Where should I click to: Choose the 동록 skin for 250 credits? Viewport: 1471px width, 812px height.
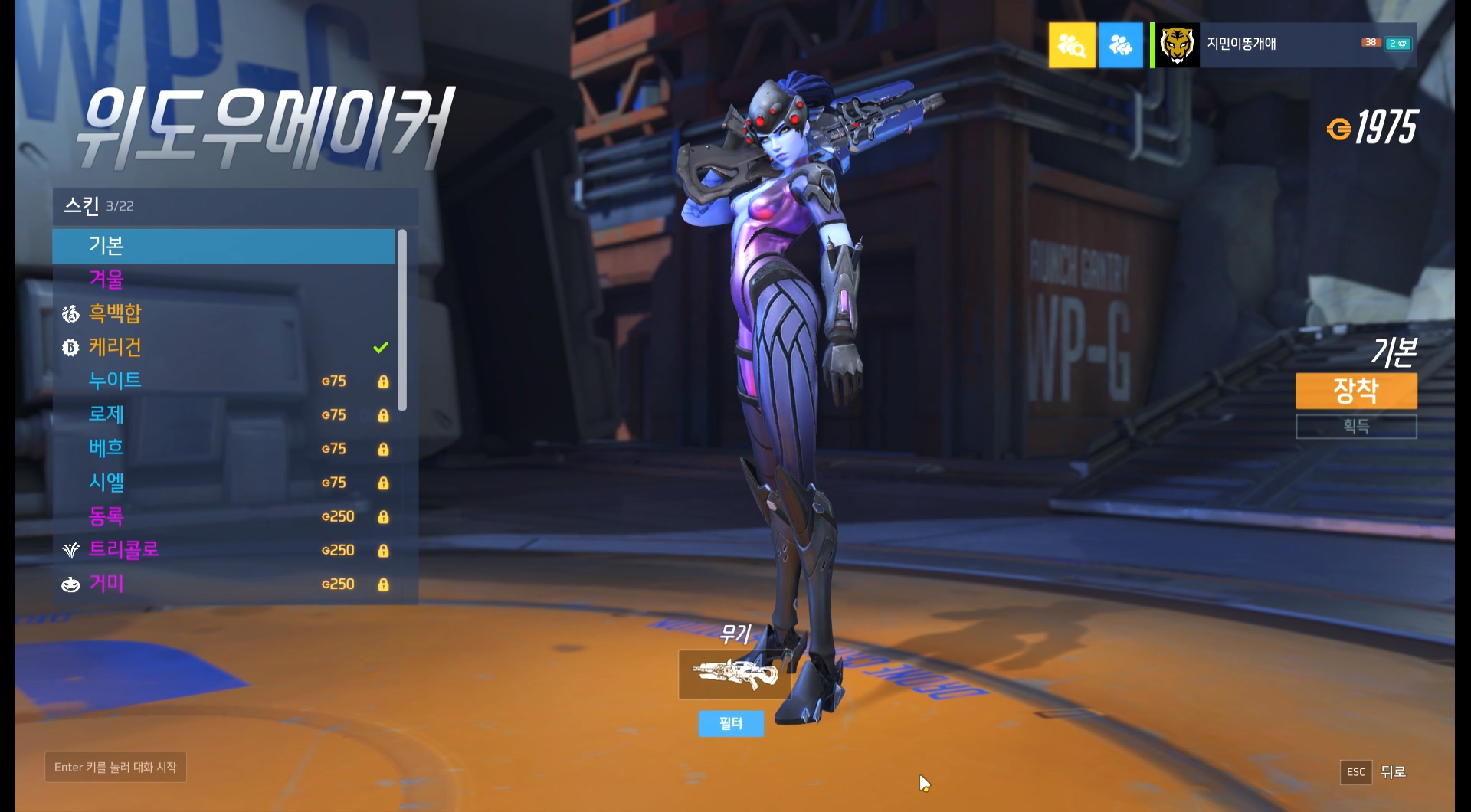pos(223,516)
